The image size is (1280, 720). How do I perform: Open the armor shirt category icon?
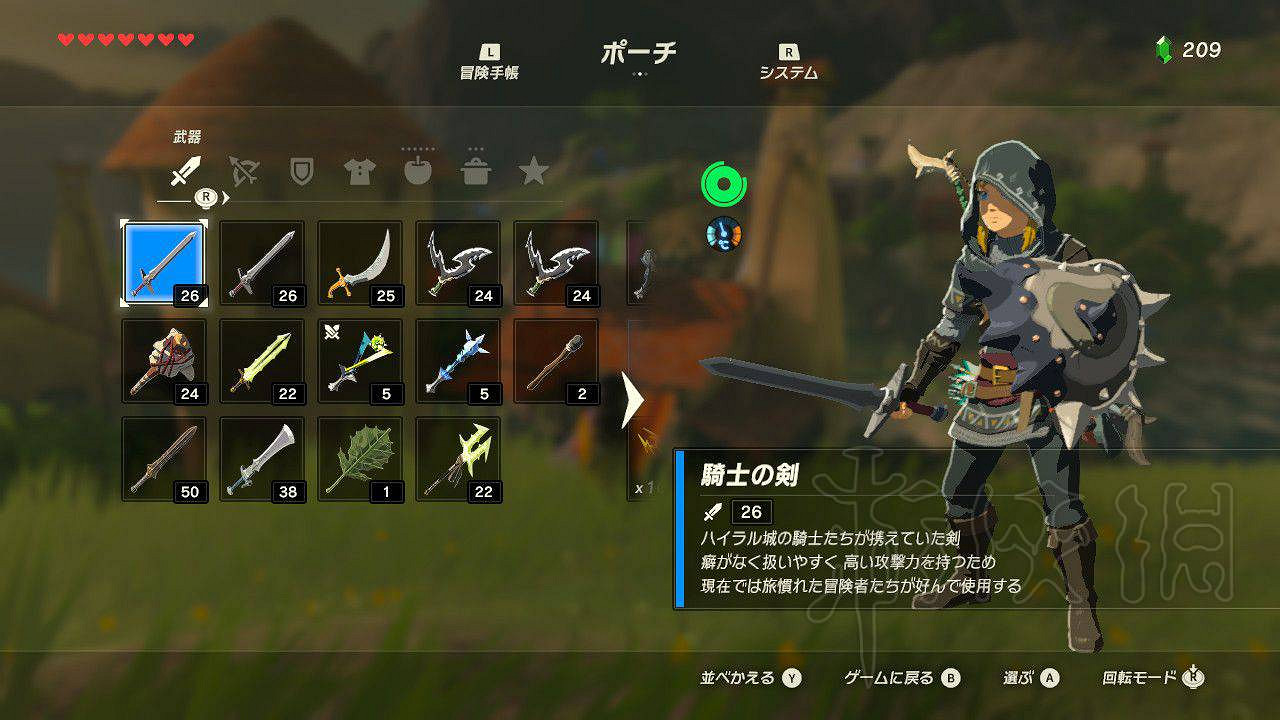[x=360, y=172]
